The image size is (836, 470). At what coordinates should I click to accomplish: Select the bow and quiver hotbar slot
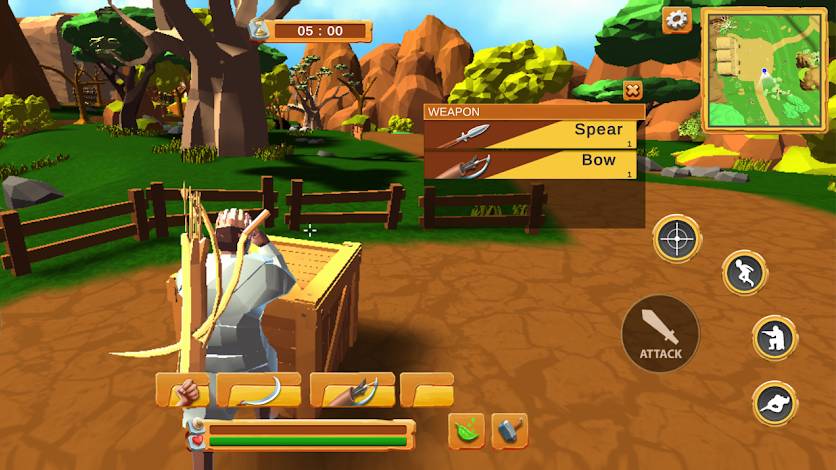point(352,390)
